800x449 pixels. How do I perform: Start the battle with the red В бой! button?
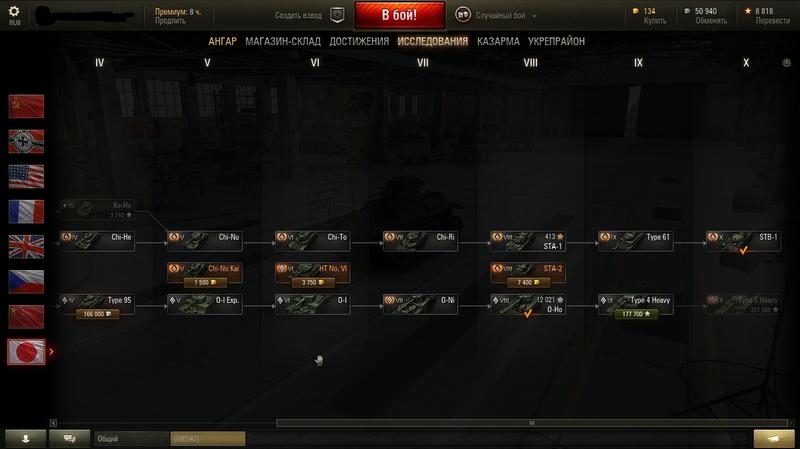point(399,16)
